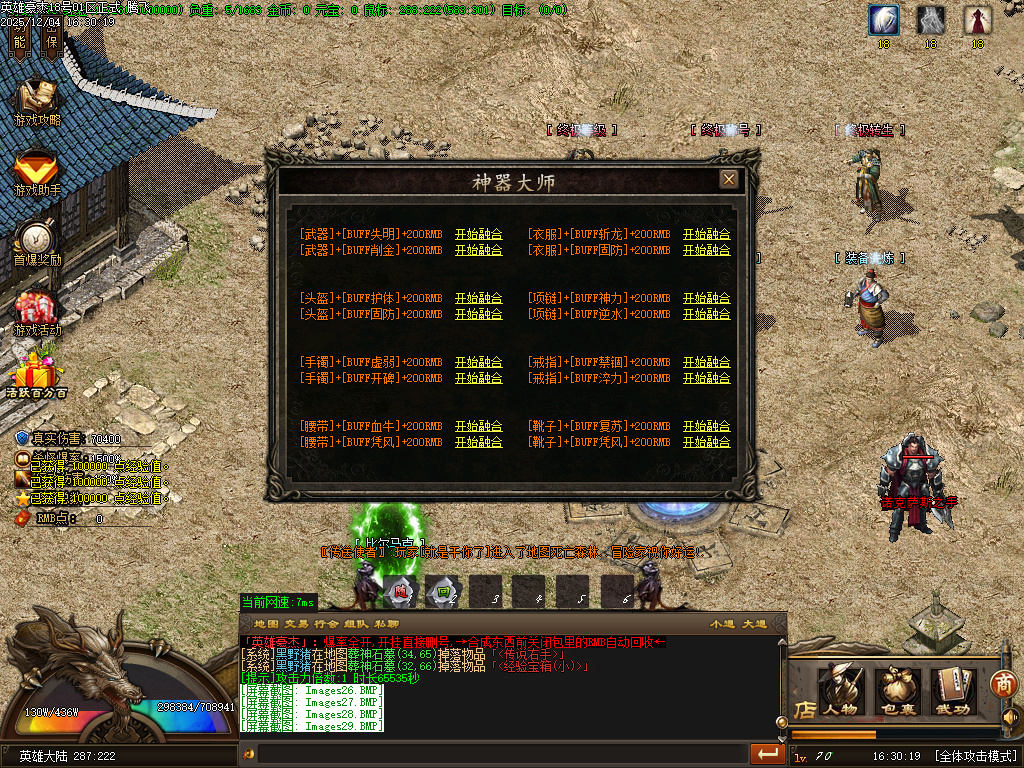Start fusion for 靴子 + BUFF复苏
This screenshot has height=768, width=1024.
coord(706,426)
